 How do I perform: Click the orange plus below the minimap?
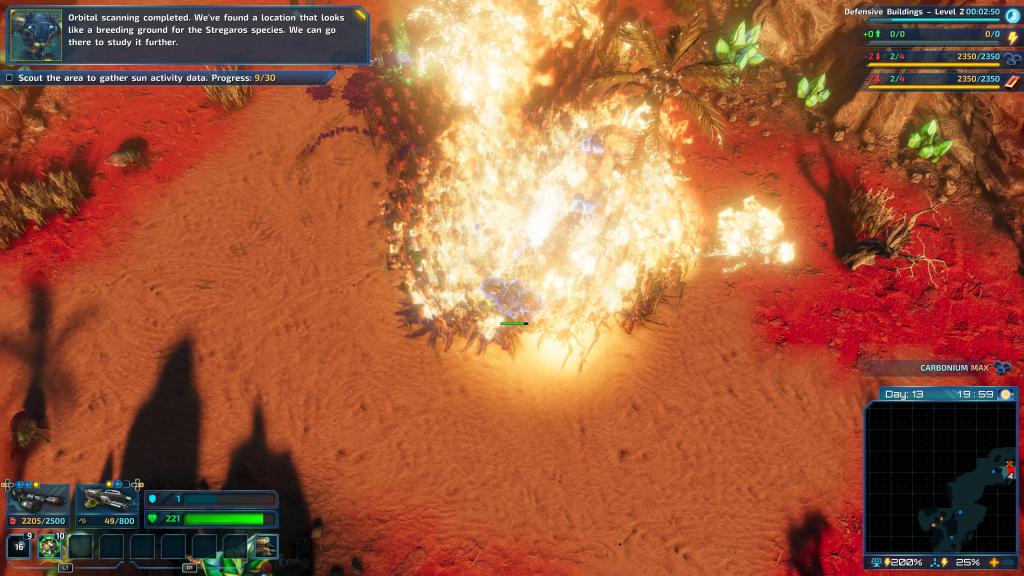(994, 563)
